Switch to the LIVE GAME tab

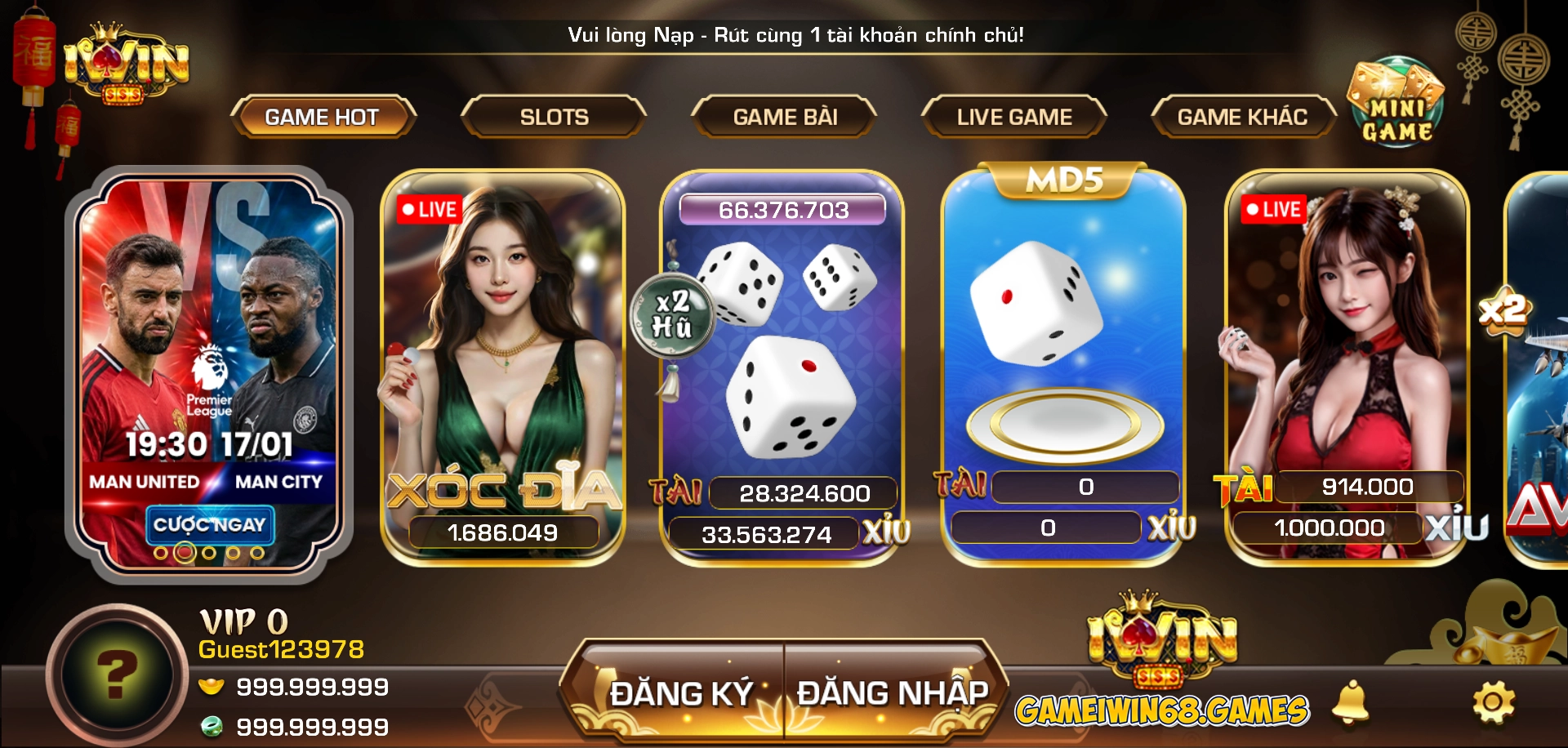coord(1014,116)
